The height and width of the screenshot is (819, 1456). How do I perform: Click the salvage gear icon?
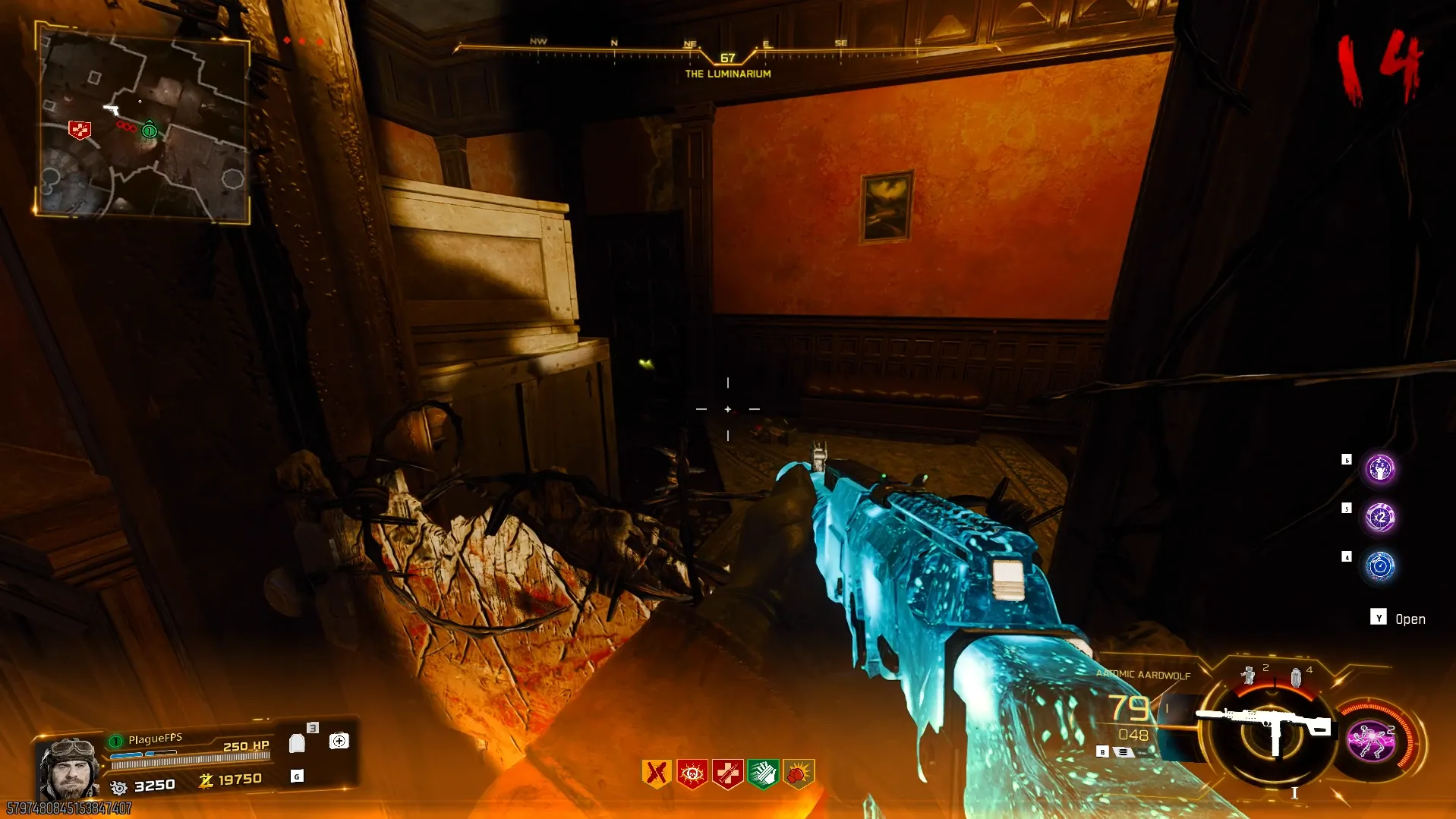click(x=118, y=787)
